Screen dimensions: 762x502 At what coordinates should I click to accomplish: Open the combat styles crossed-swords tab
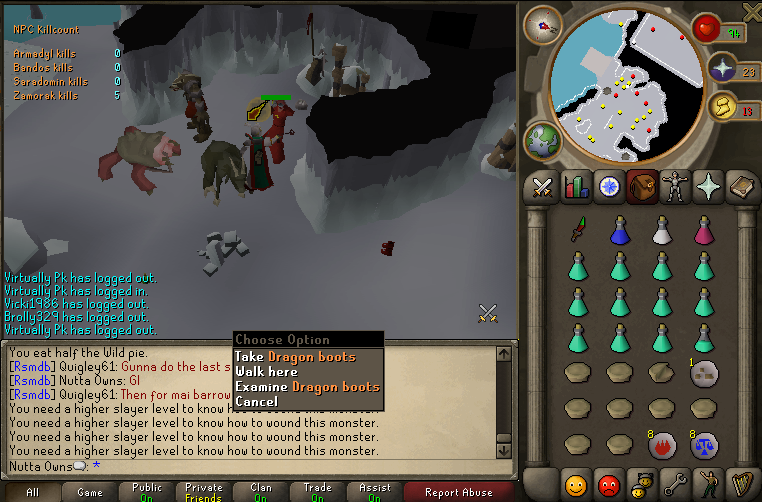tap(543, 186)
